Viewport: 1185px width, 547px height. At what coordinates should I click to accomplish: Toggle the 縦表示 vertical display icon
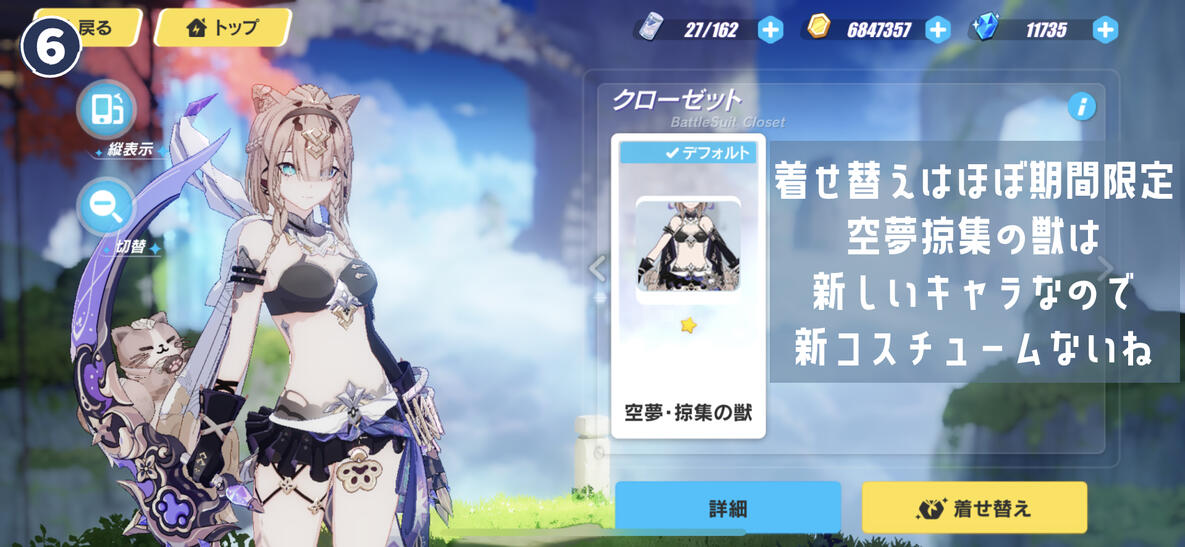click(x=106, y=109)
